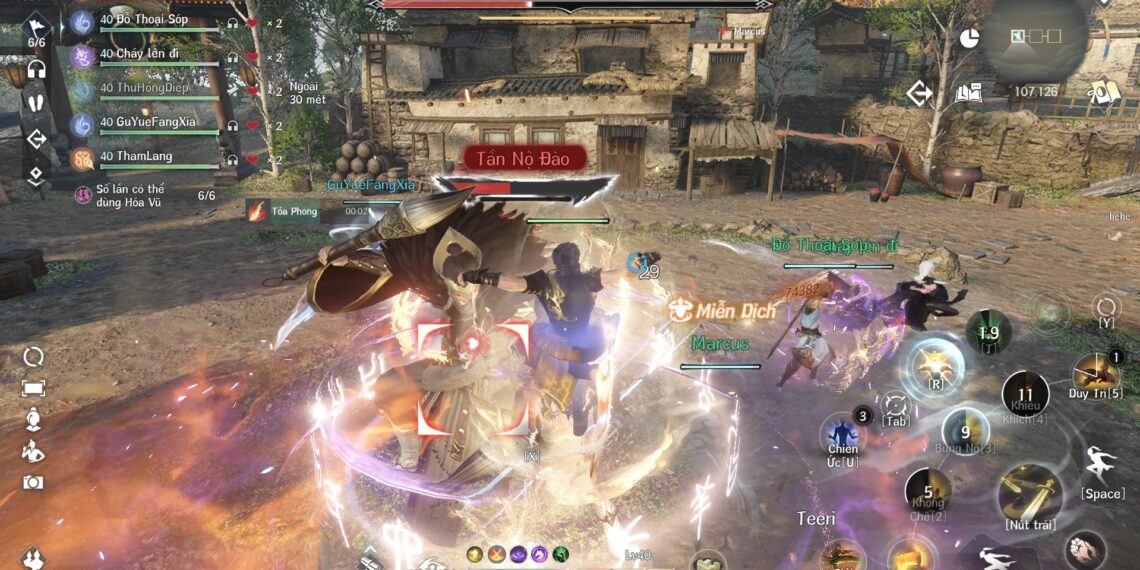Trigger the Khiêu Khích skill
The width and height of the screenshot is (1140, 570).
1025,394
